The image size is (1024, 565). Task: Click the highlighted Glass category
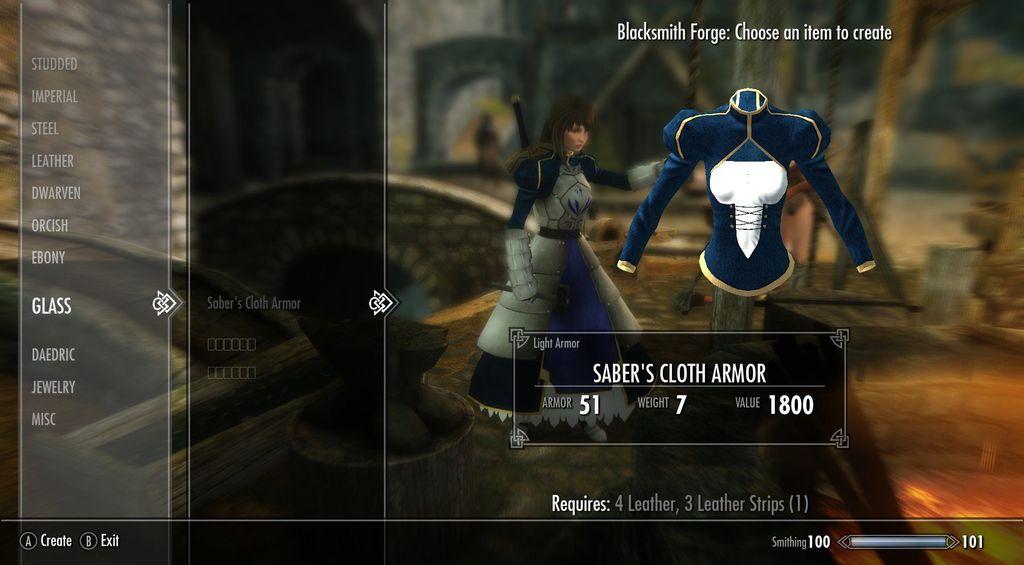[52, 306]
